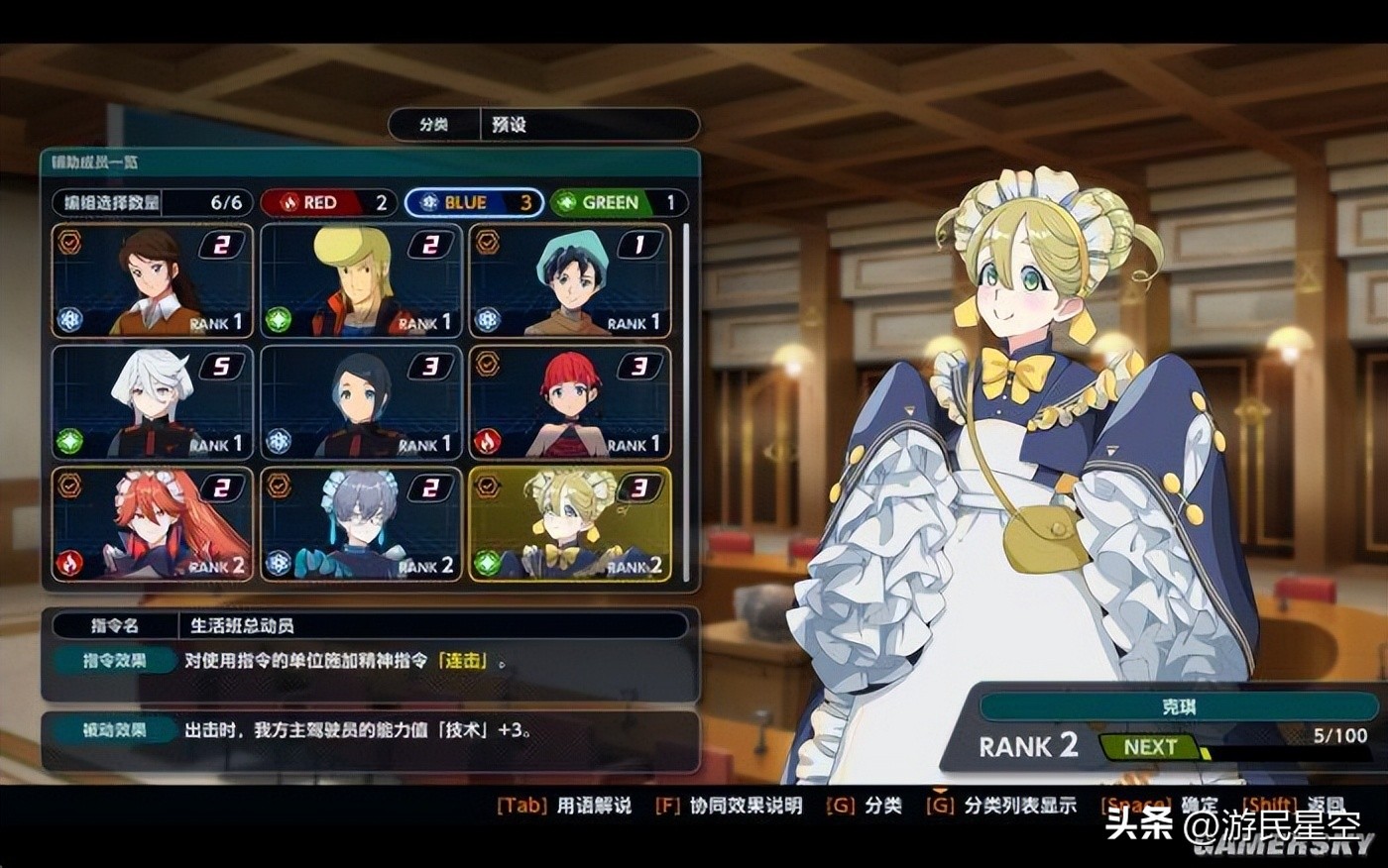Select the brown-haired ponytail supporter card
This screenshot has width=1388, height=868.
[x=153, y=281]
